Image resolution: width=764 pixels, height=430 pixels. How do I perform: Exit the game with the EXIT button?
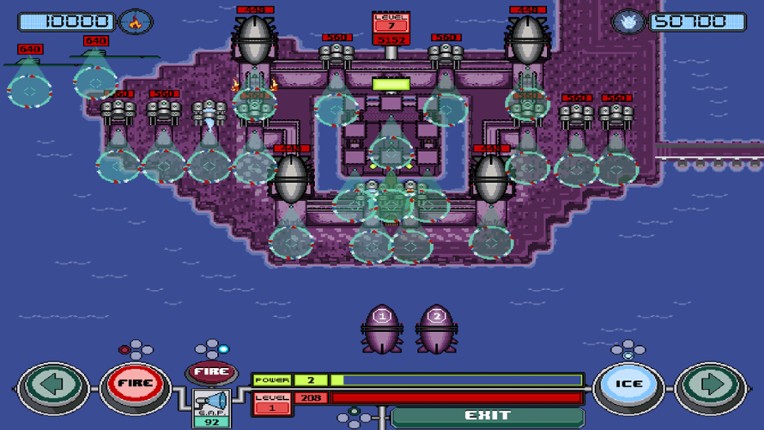click(x=488, y=415)
